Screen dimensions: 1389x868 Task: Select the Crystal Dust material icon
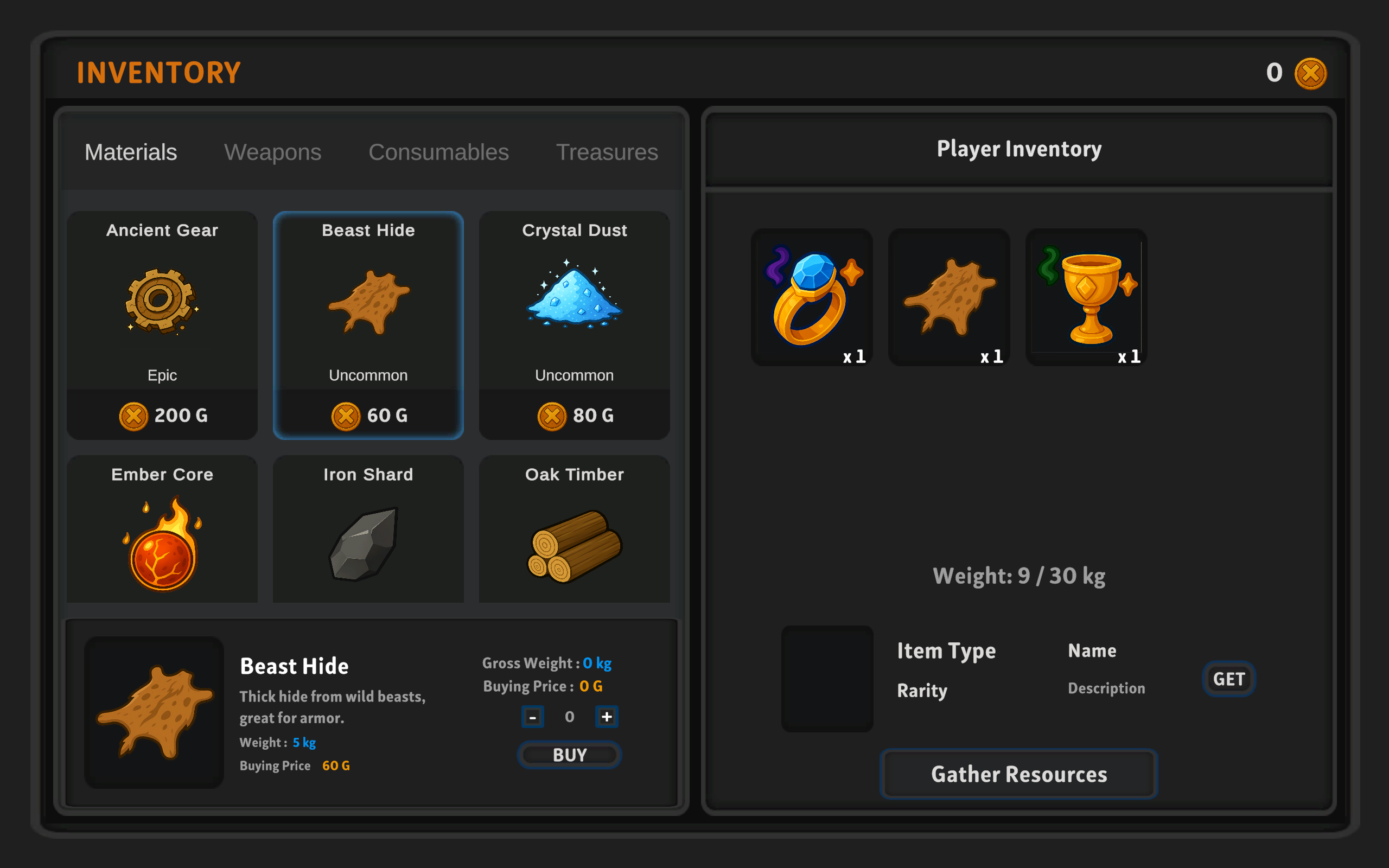click(x=574, y=304)
